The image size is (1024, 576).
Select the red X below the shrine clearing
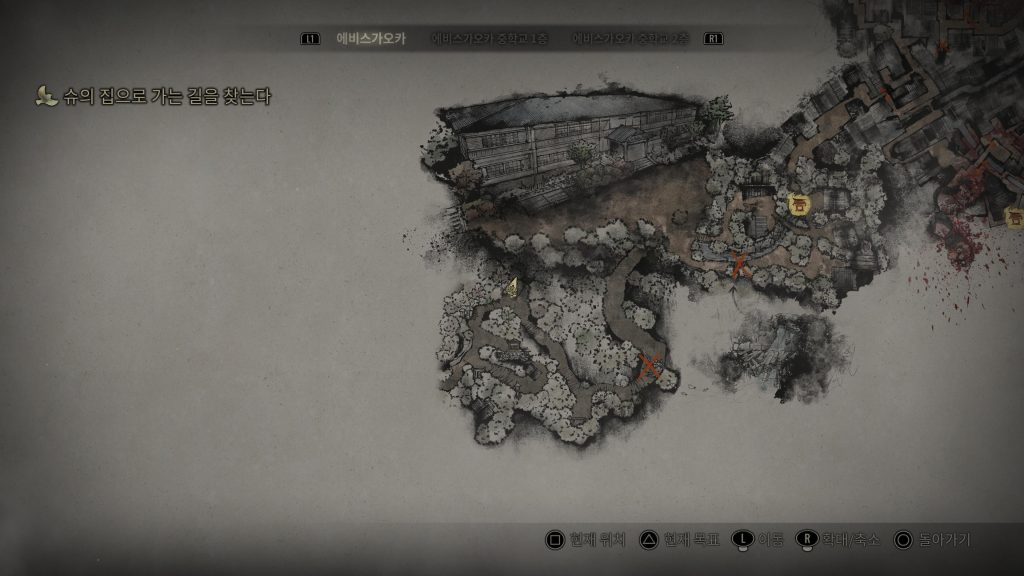(739, 265)
